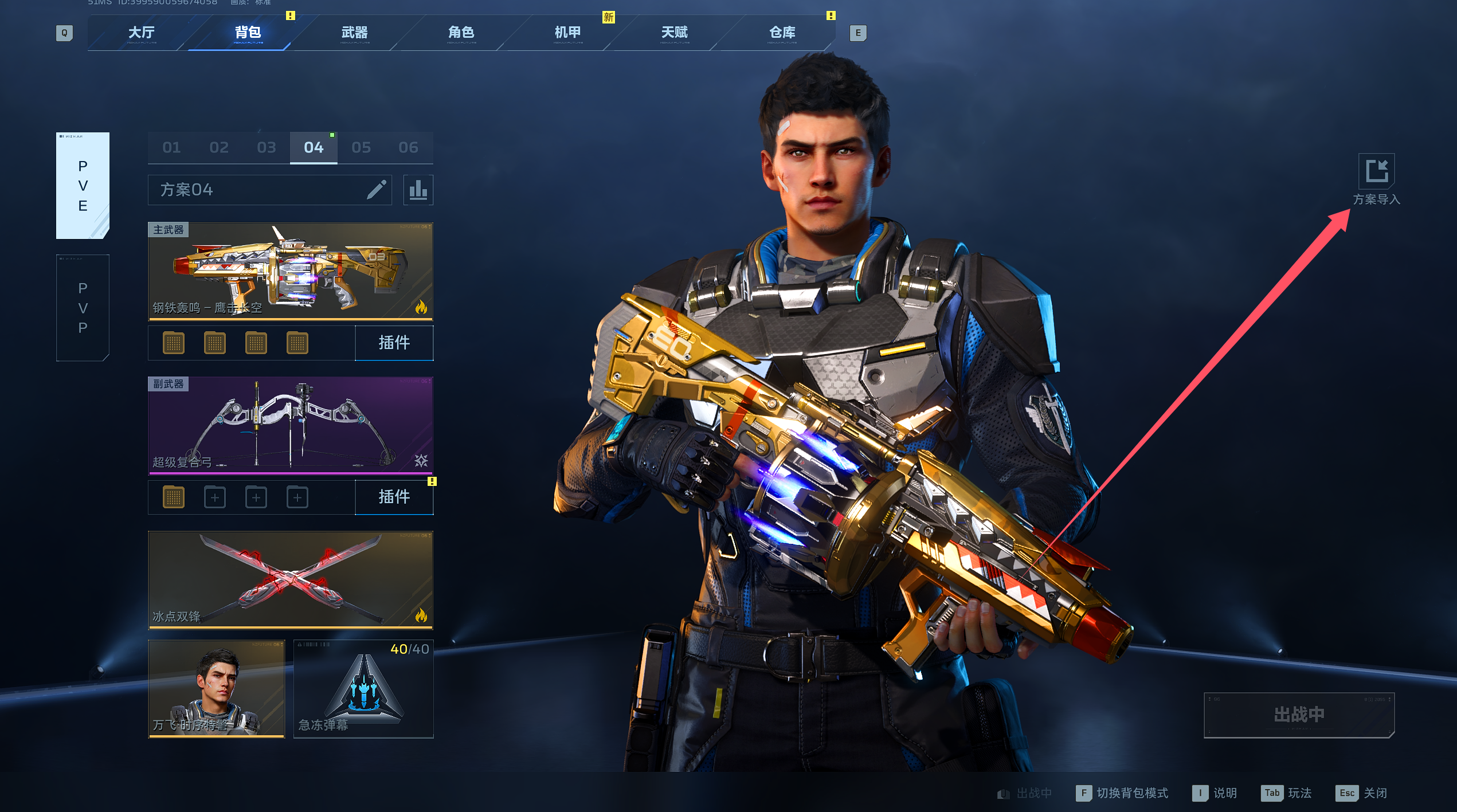Image resolution: width=1457 pixels, height=812 pixels.
Task: Choose the 冰点双锋 melee weapon card
Action: click(x=291, y=579)
